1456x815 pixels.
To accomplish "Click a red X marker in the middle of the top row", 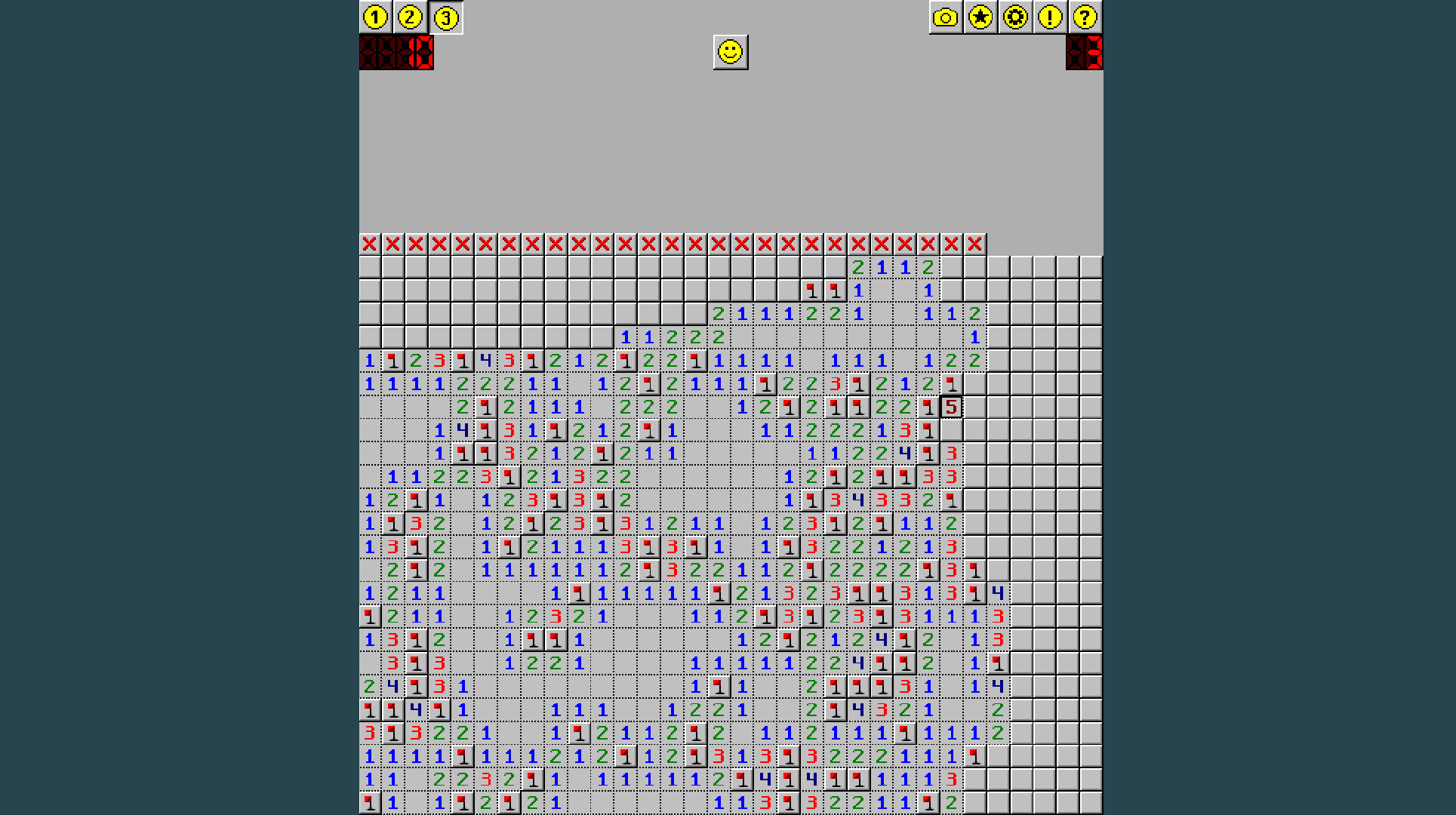I will click(x=672, y=244).
